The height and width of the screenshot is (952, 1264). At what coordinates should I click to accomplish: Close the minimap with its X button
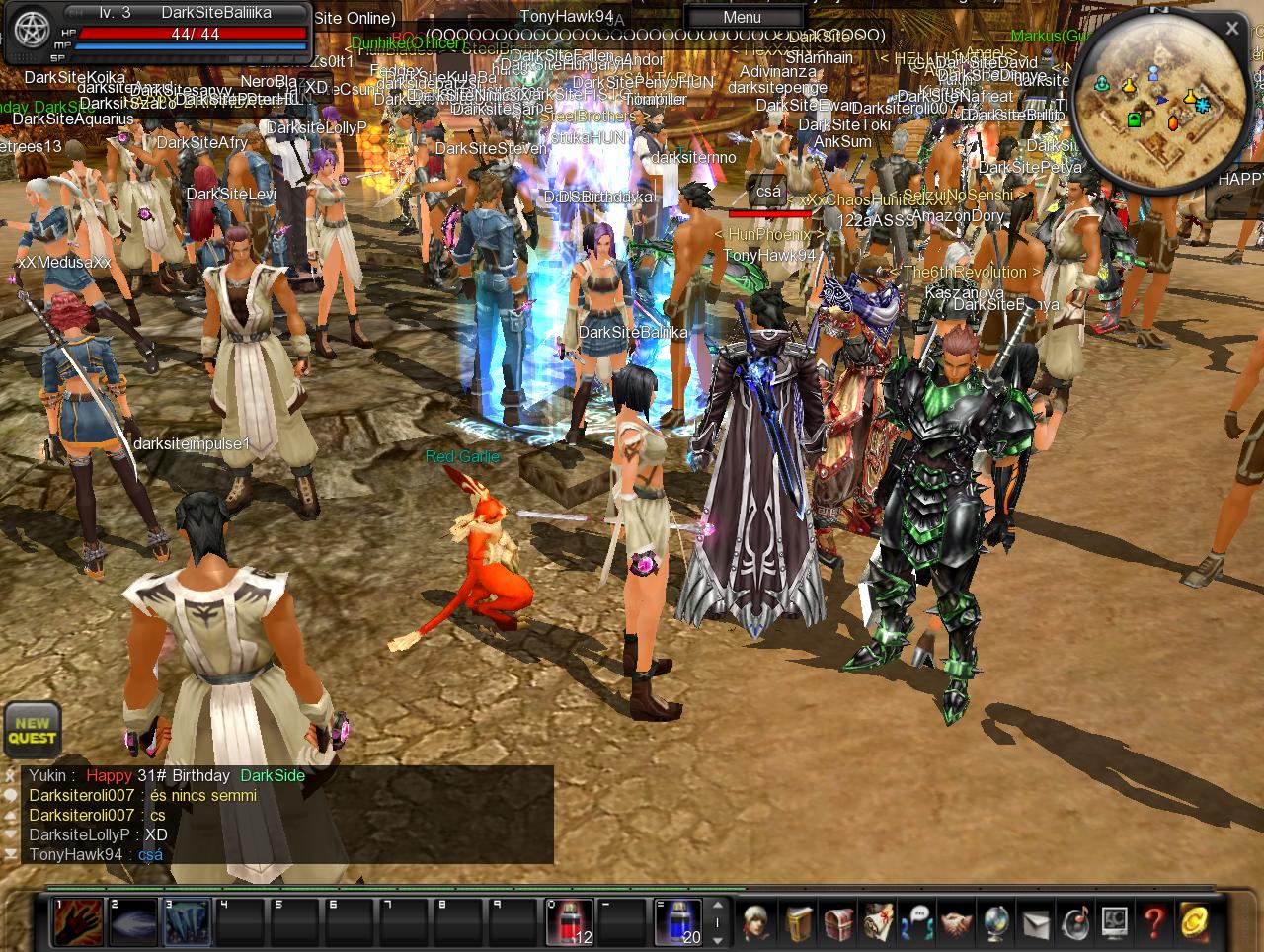(1232, 29)
